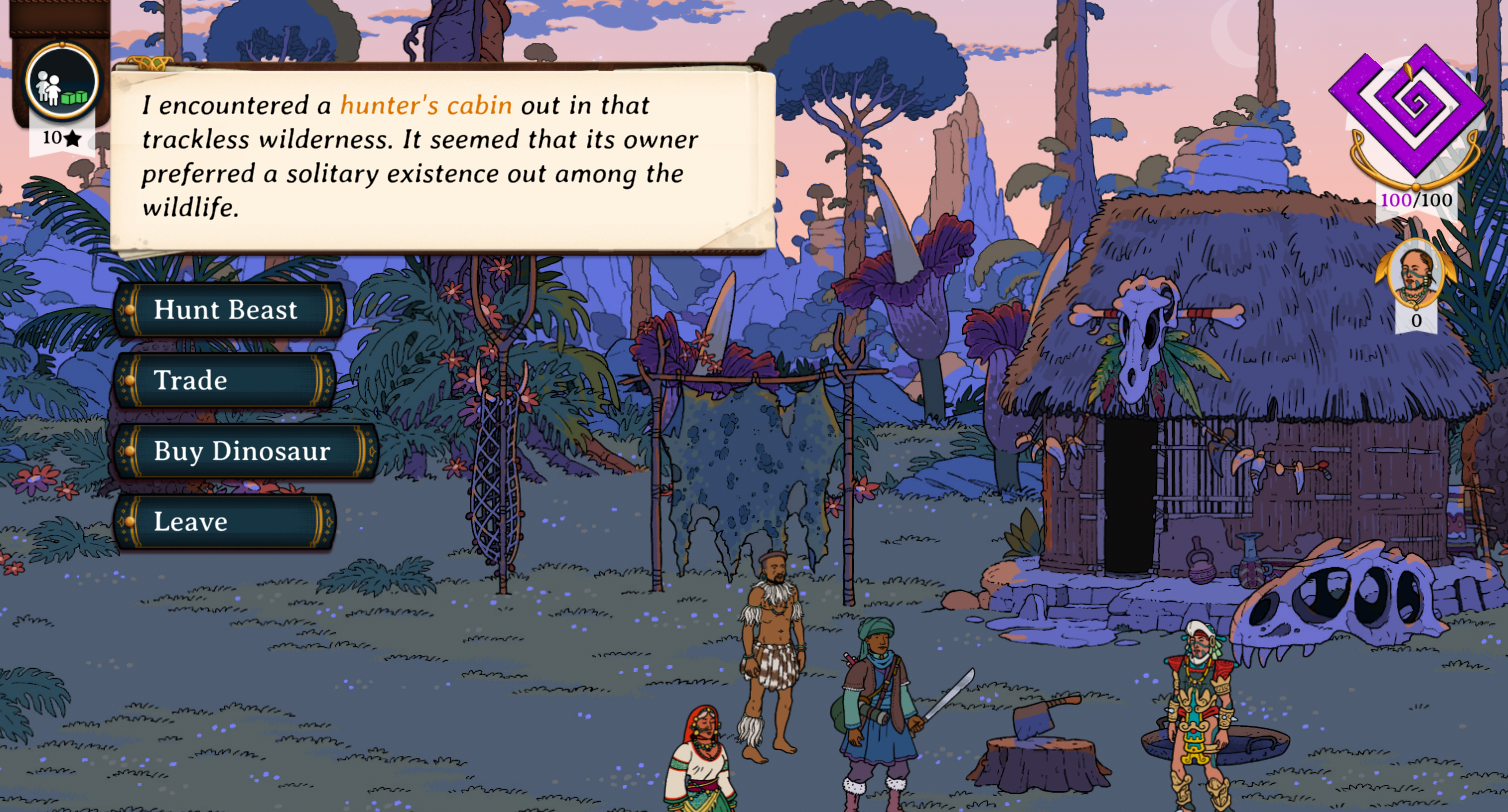Select the Trade dialogue choice

pos(224,381)
